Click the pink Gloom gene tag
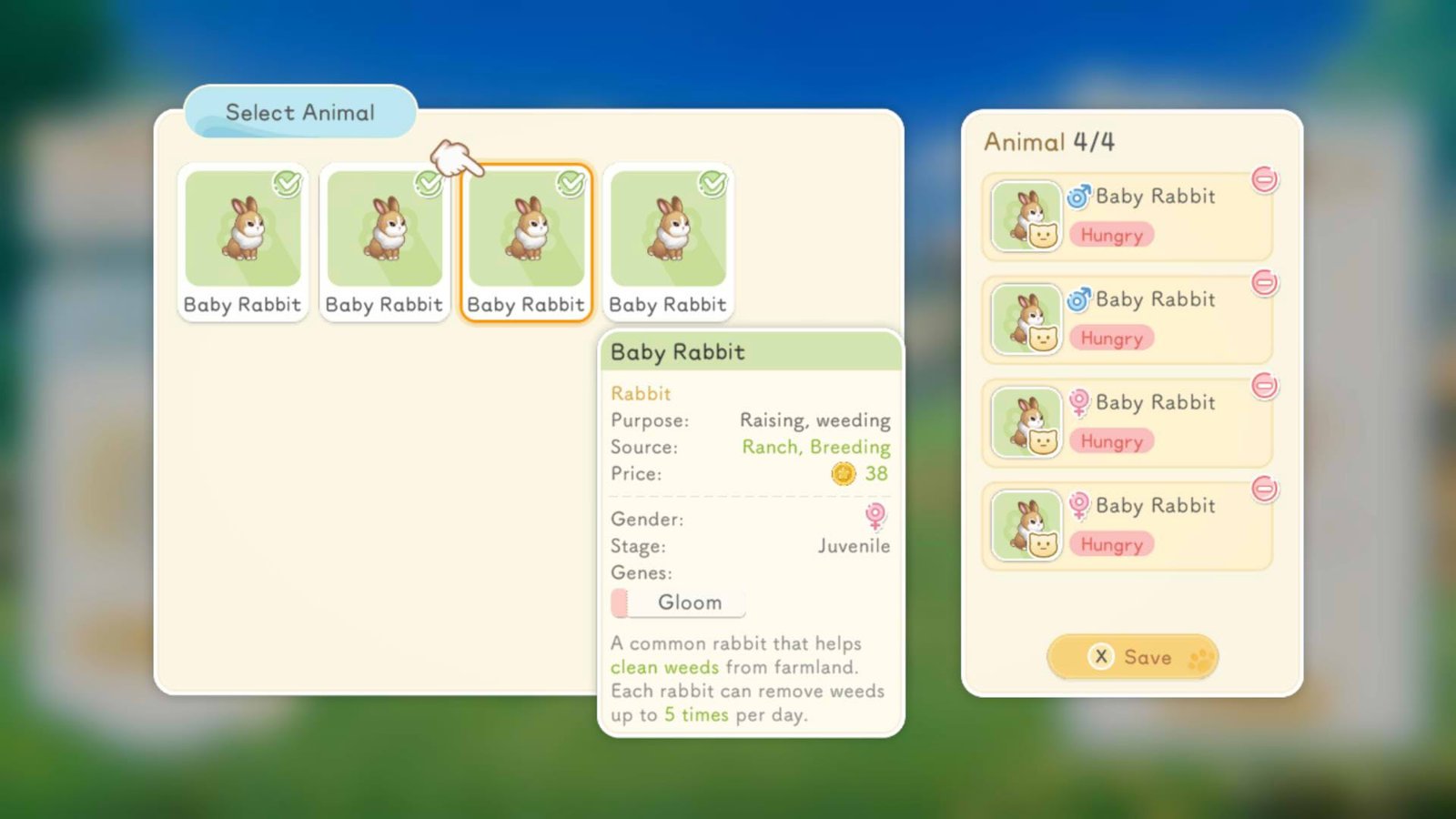The width and height of the screenshot is (1456, 819). (x=677, y=602)
